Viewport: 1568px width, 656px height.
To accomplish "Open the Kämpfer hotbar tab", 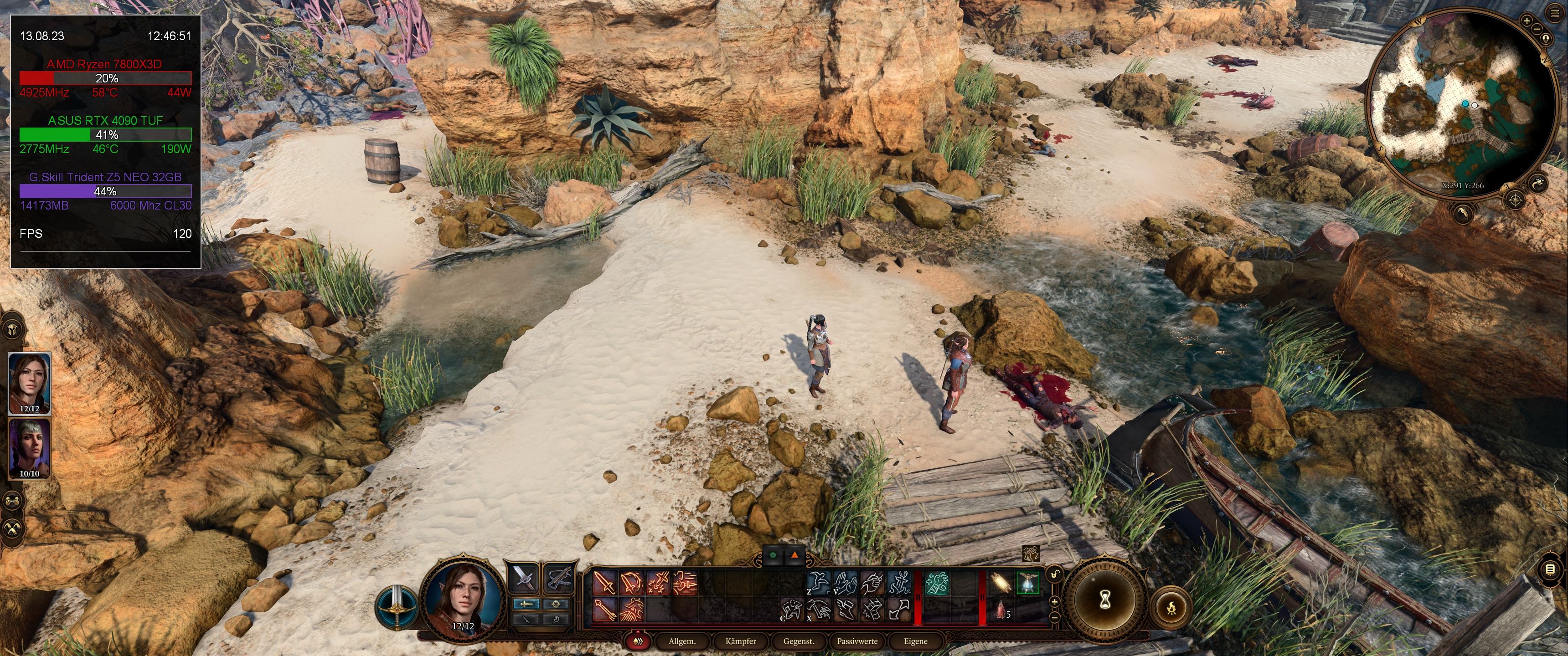I will 740,641.
